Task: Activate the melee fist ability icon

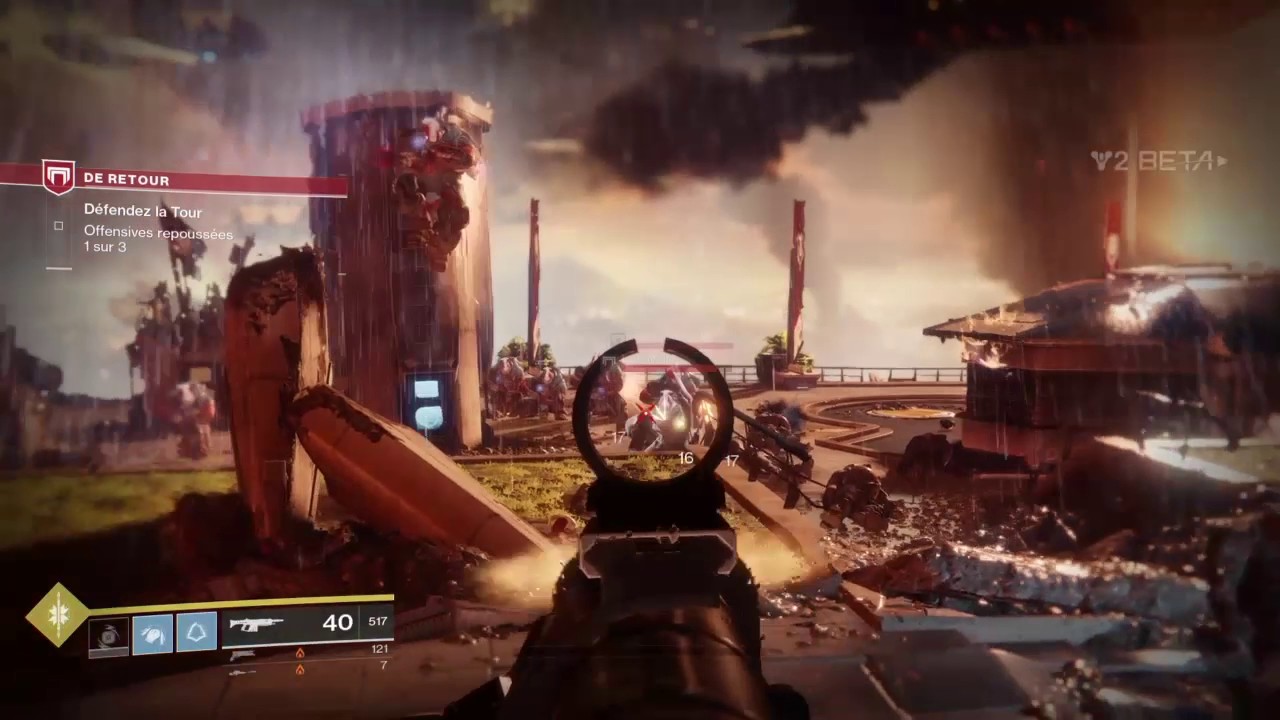Action: click(x=152, y=634)
